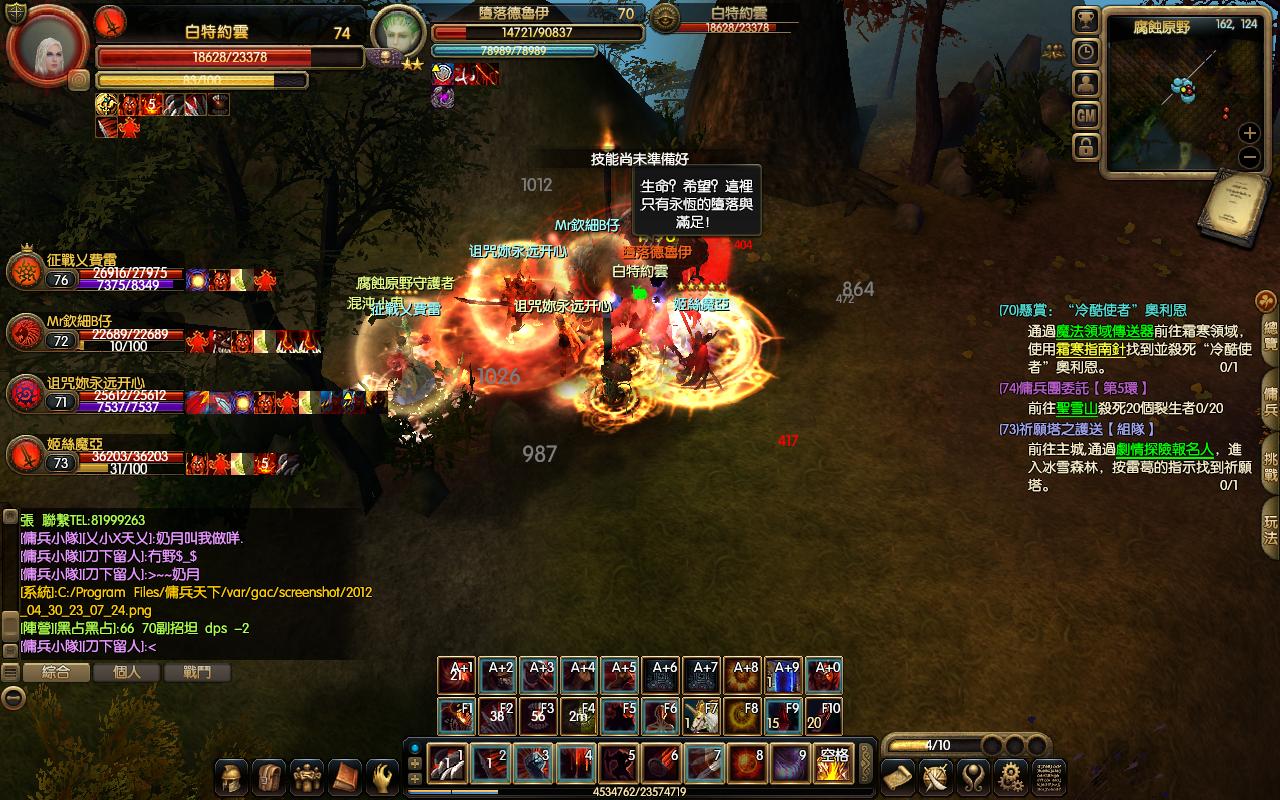Open the GM help button
This screenshot has height=800, width=1280.
1086,116
